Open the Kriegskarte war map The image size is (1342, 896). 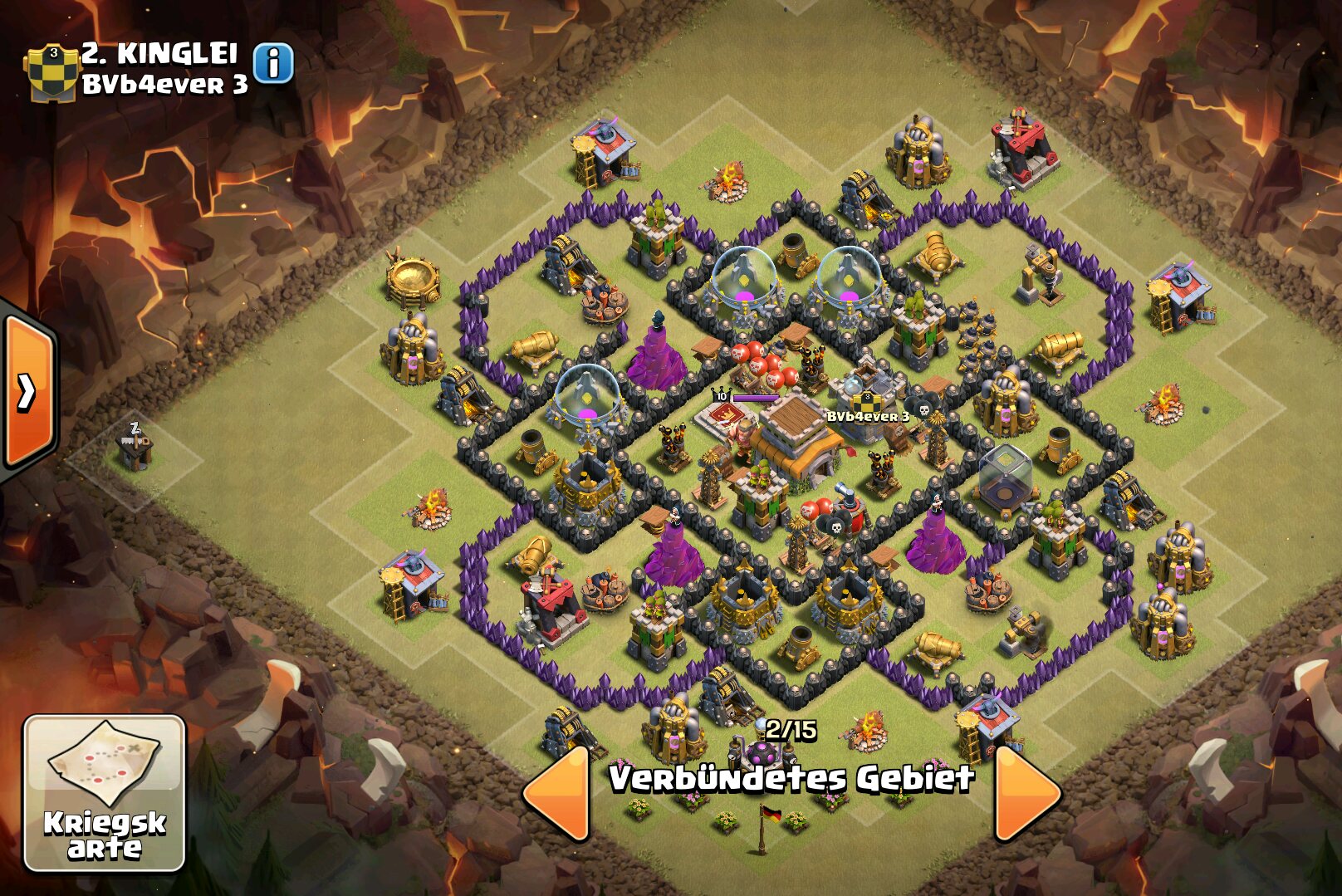(x=105, y=793)
